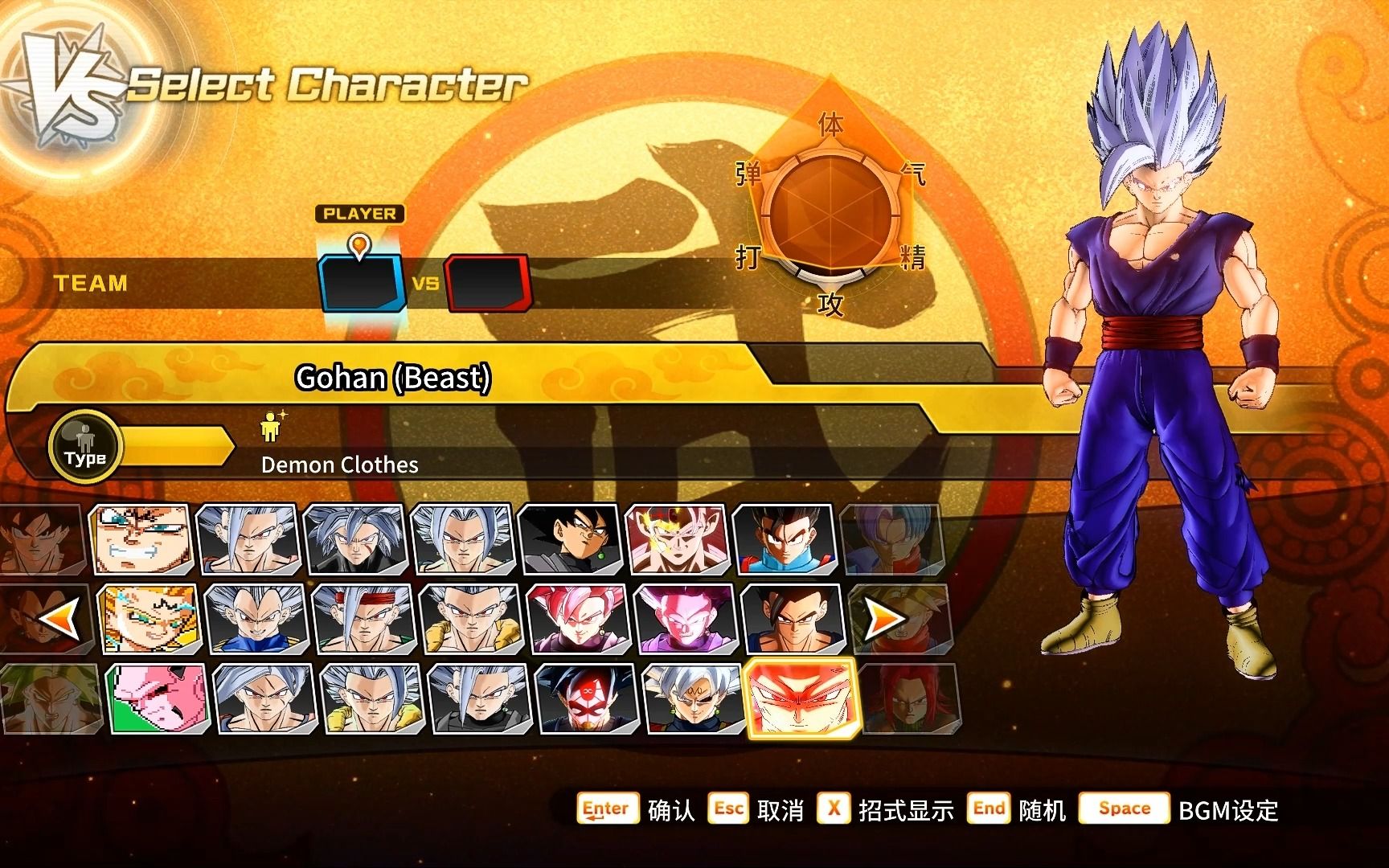Pick silver-haired Vegeta in blue armor
The height and width of the screenshot is (868, 1389).
pyautogui.click(x=256, y=618)
